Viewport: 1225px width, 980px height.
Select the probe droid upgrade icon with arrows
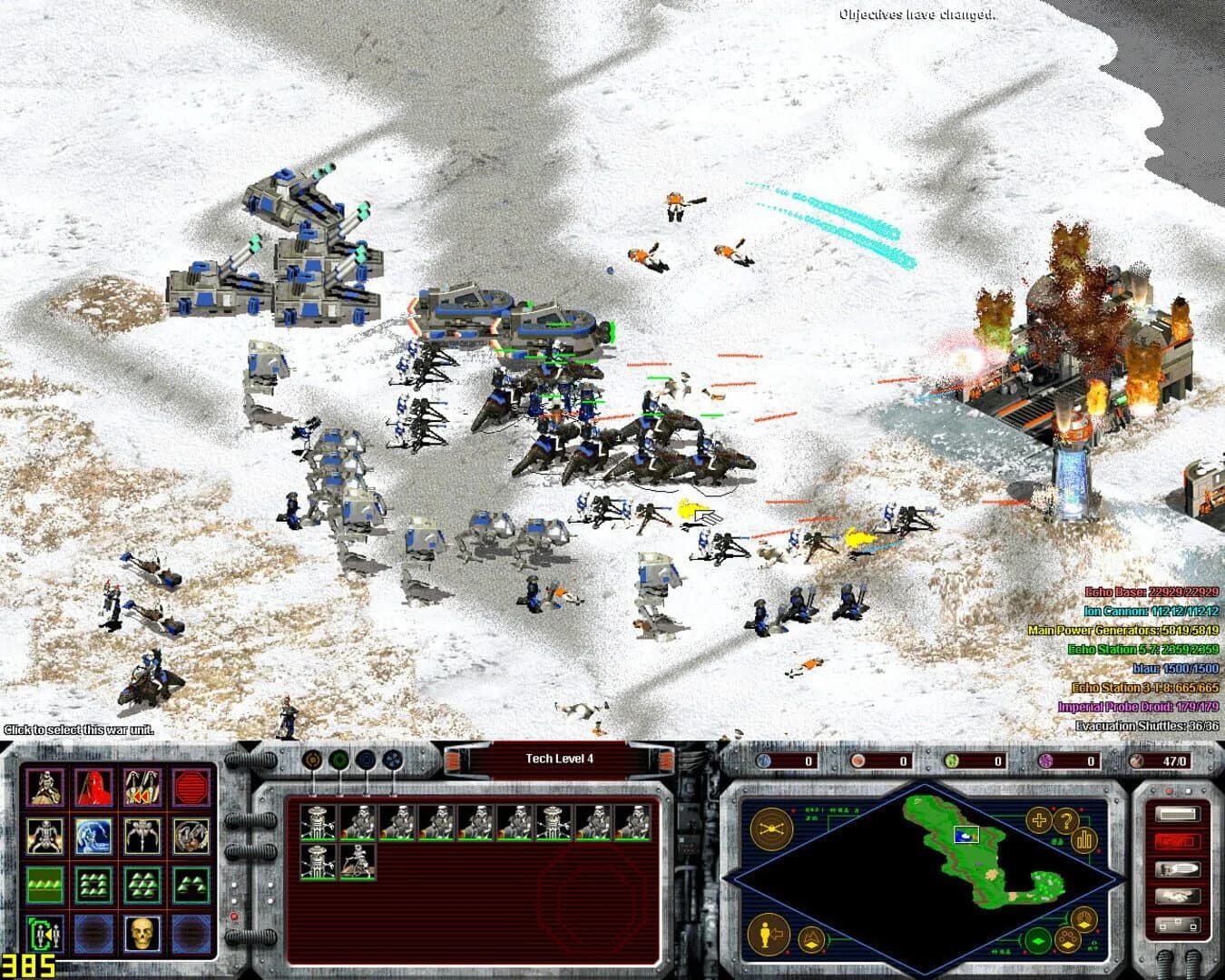[x=142, y=788]
